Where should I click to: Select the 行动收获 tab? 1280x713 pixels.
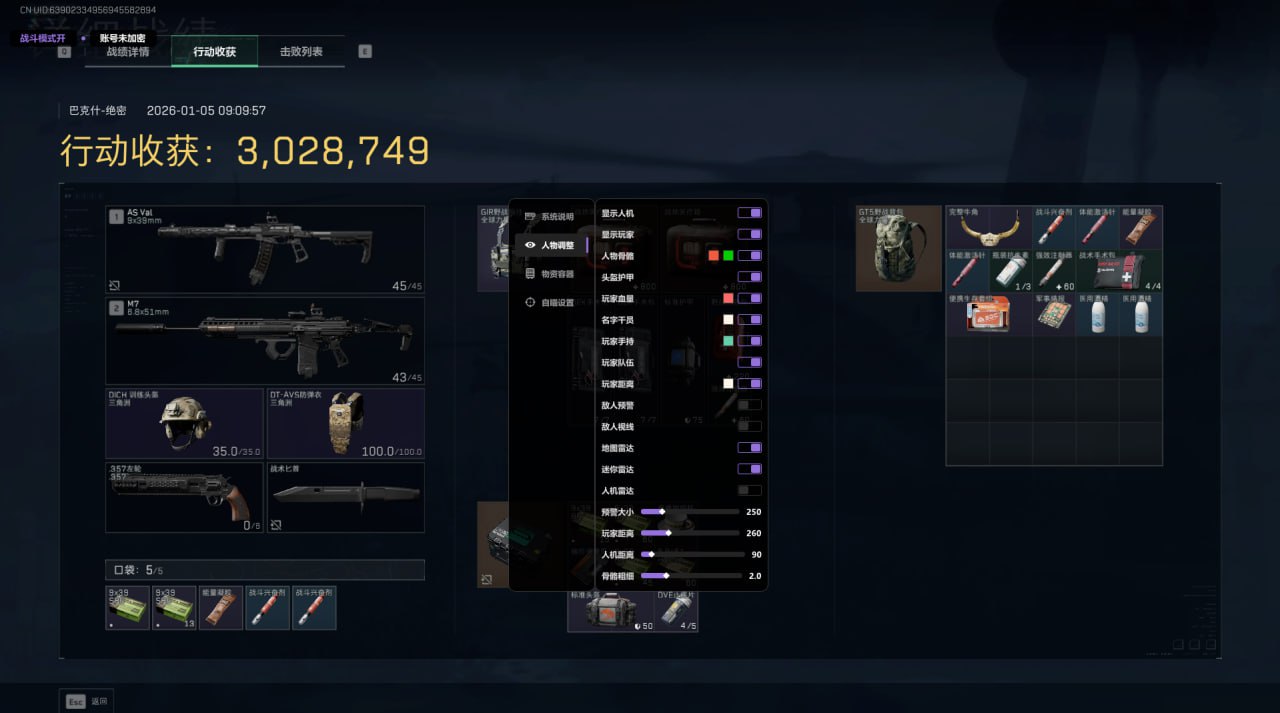coord(214,52)
